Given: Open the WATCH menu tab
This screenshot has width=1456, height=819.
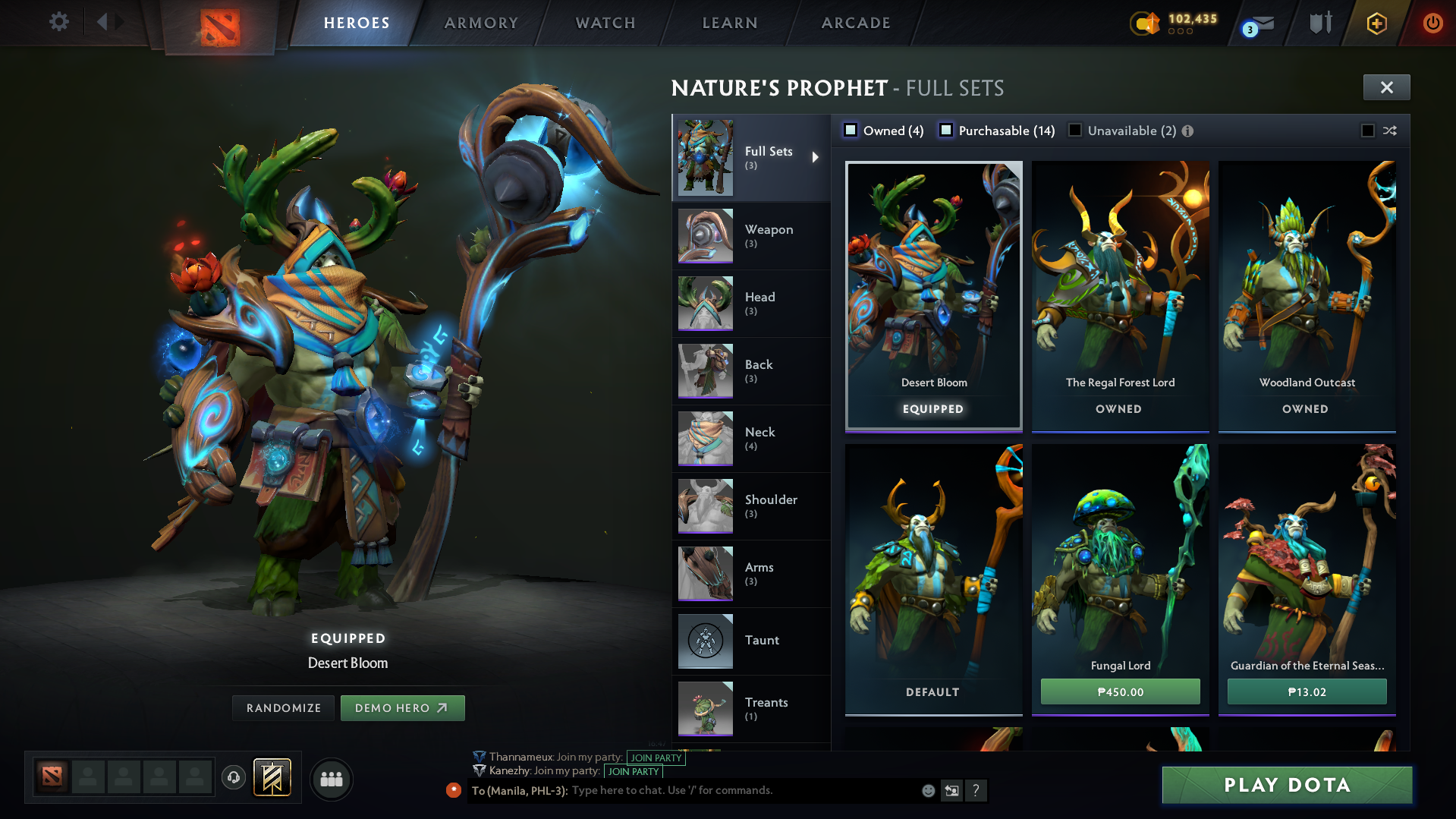Looking at the screenshot, I should tap(605, 23).
